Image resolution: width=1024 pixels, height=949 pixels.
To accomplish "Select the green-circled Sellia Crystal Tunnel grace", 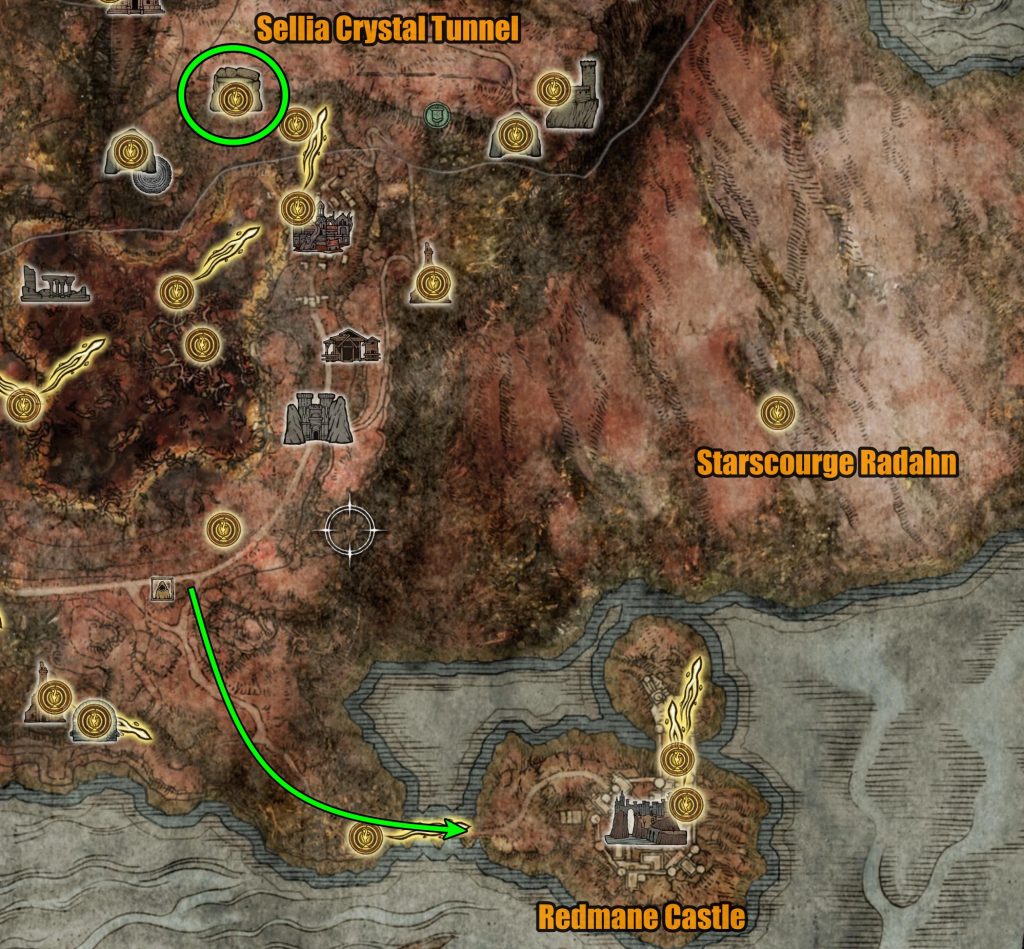I will click(234, 97).
